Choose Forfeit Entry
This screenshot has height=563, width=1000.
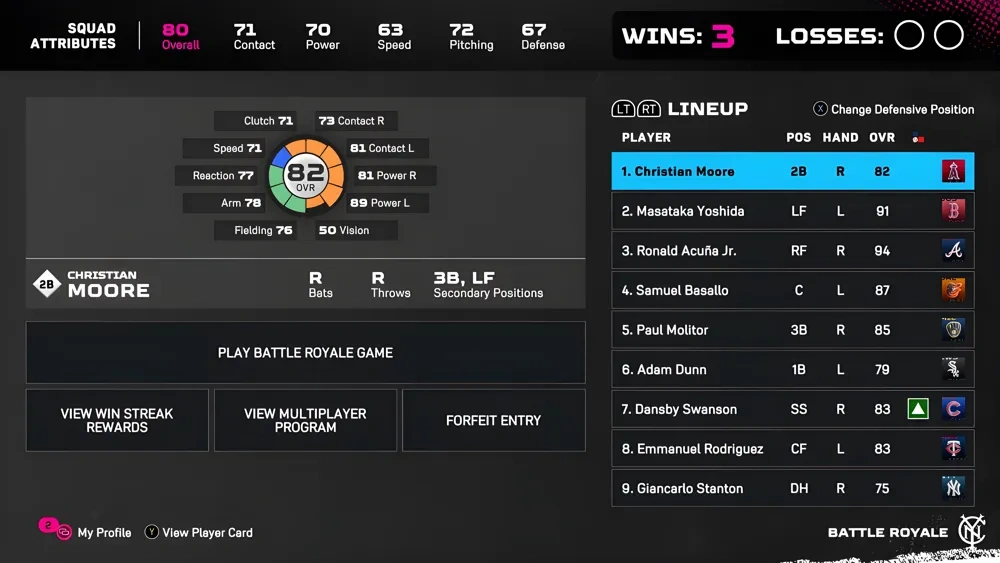[493, 420]
